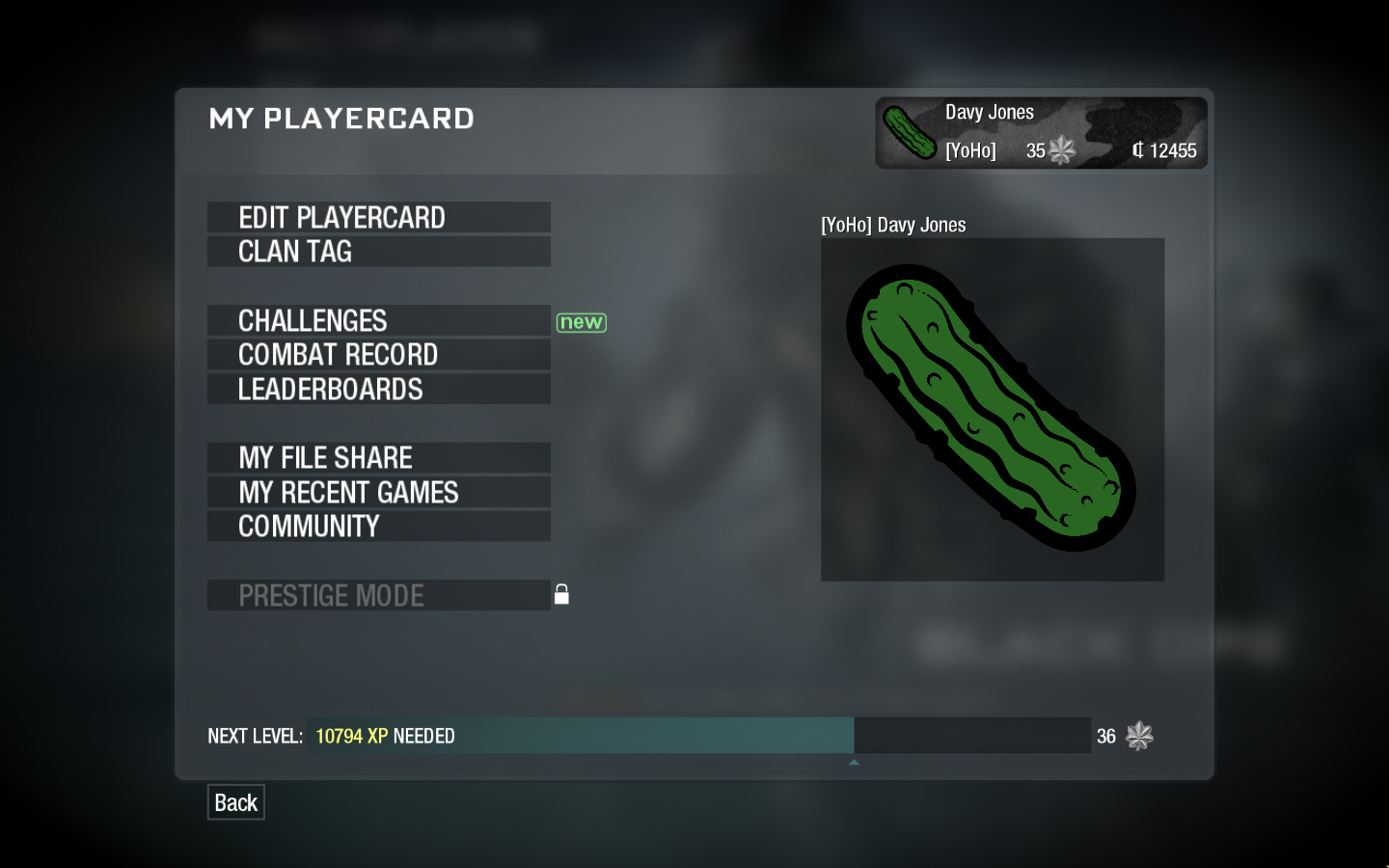Viewport: 1389px width, 868px height.
Task: Open the Community menu
Action: coord(378,527)
